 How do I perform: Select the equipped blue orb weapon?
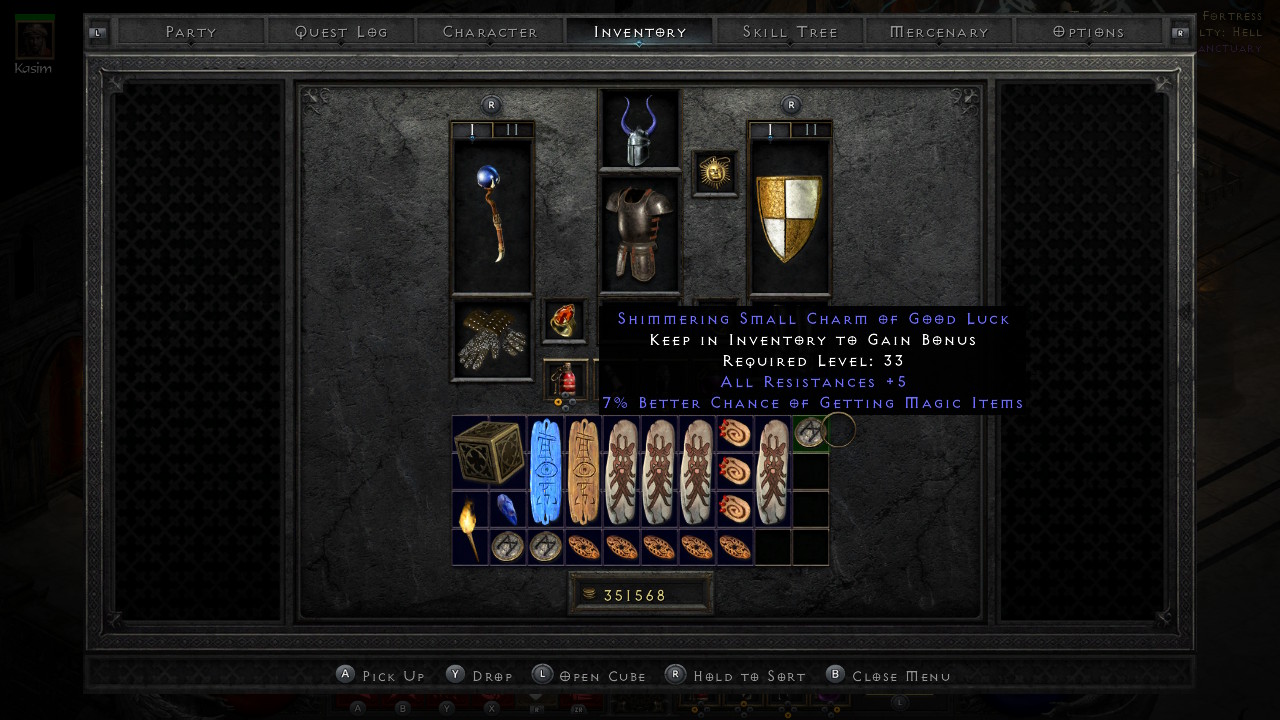point(492,214)
